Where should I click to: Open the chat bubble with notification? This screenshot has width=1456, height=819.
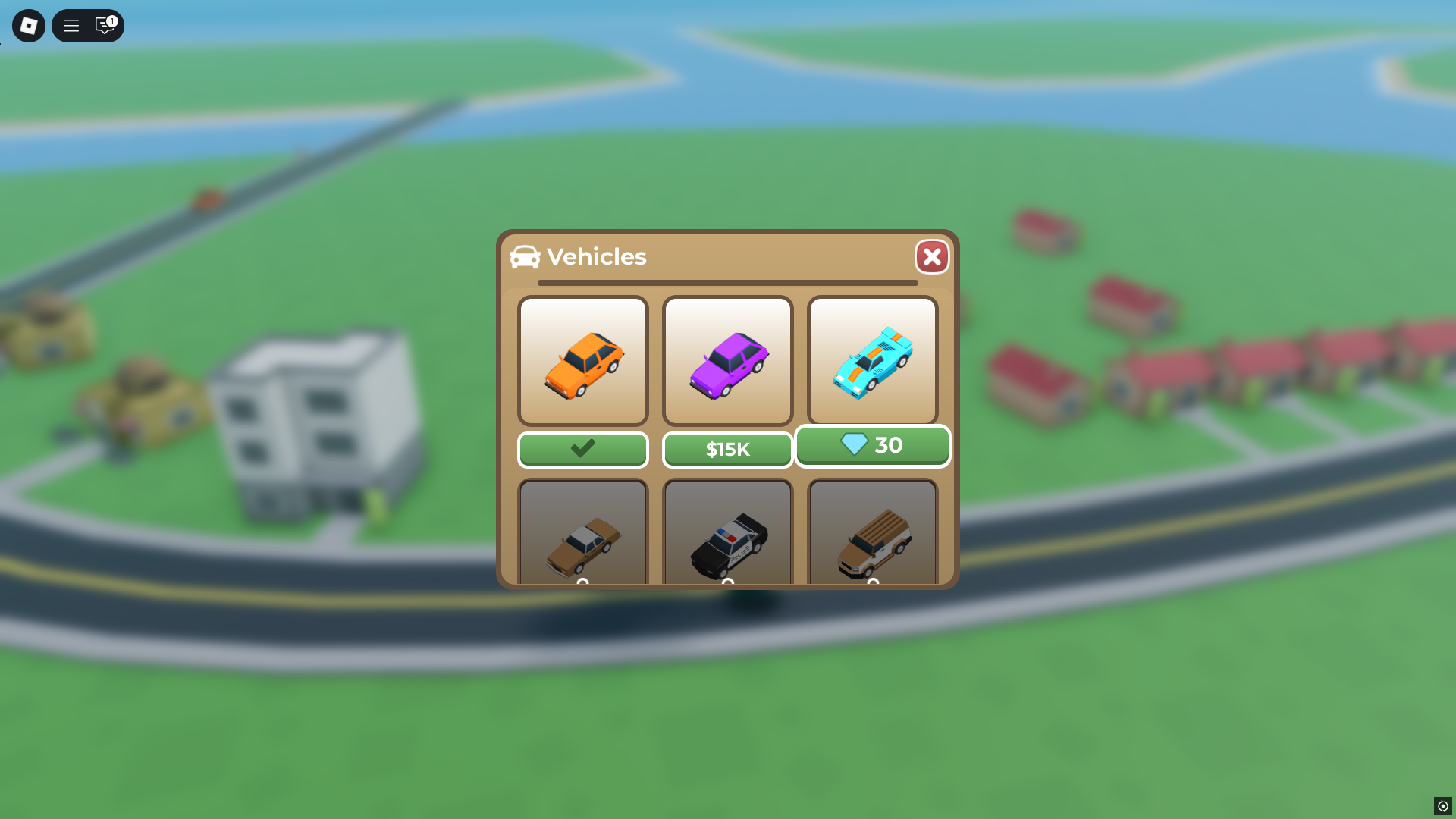[x=104, y=26]
